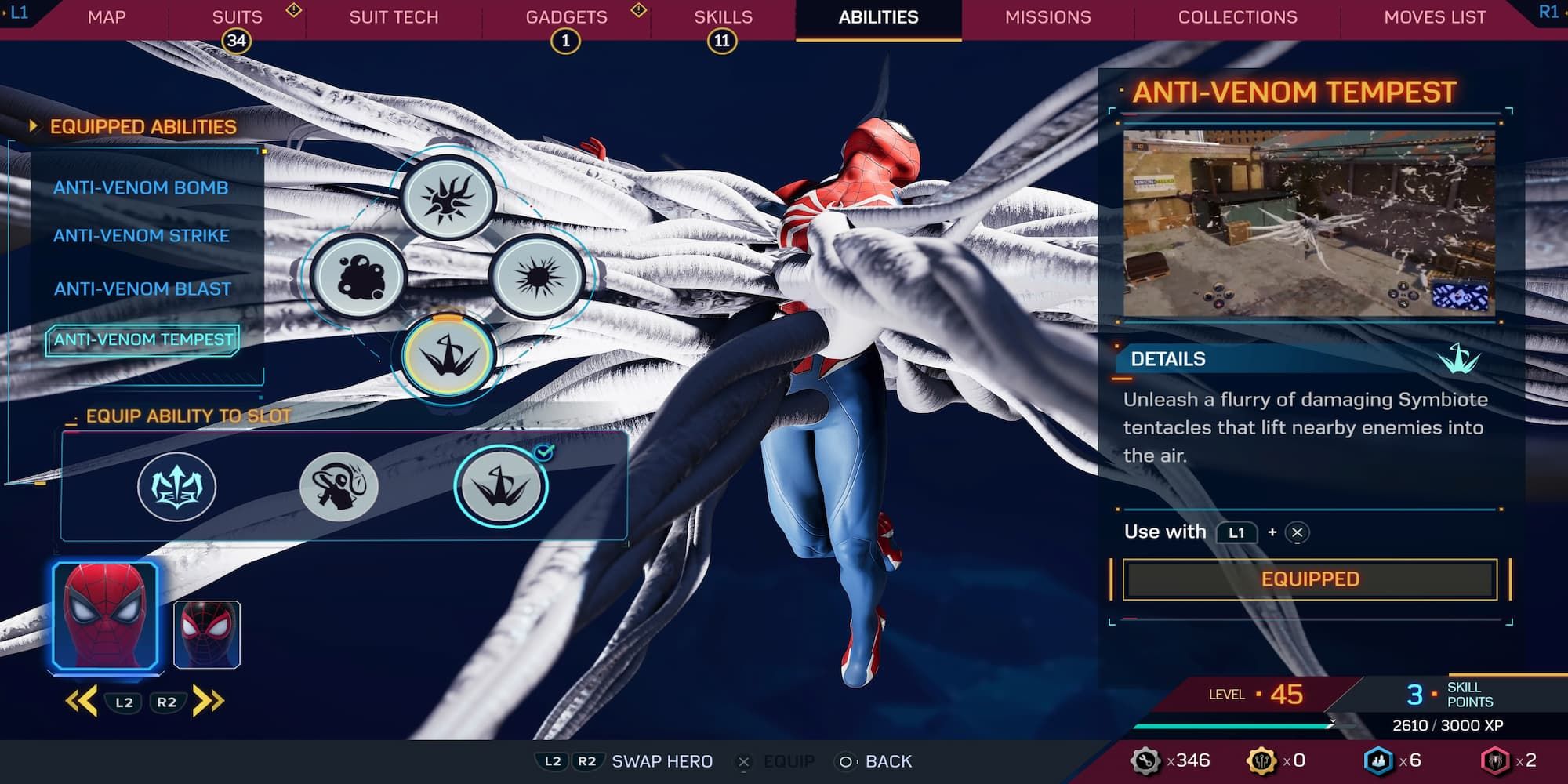Open the Suits tab
The height and width of the screenshot is (784, 1568).
click(x=236, y=16)
